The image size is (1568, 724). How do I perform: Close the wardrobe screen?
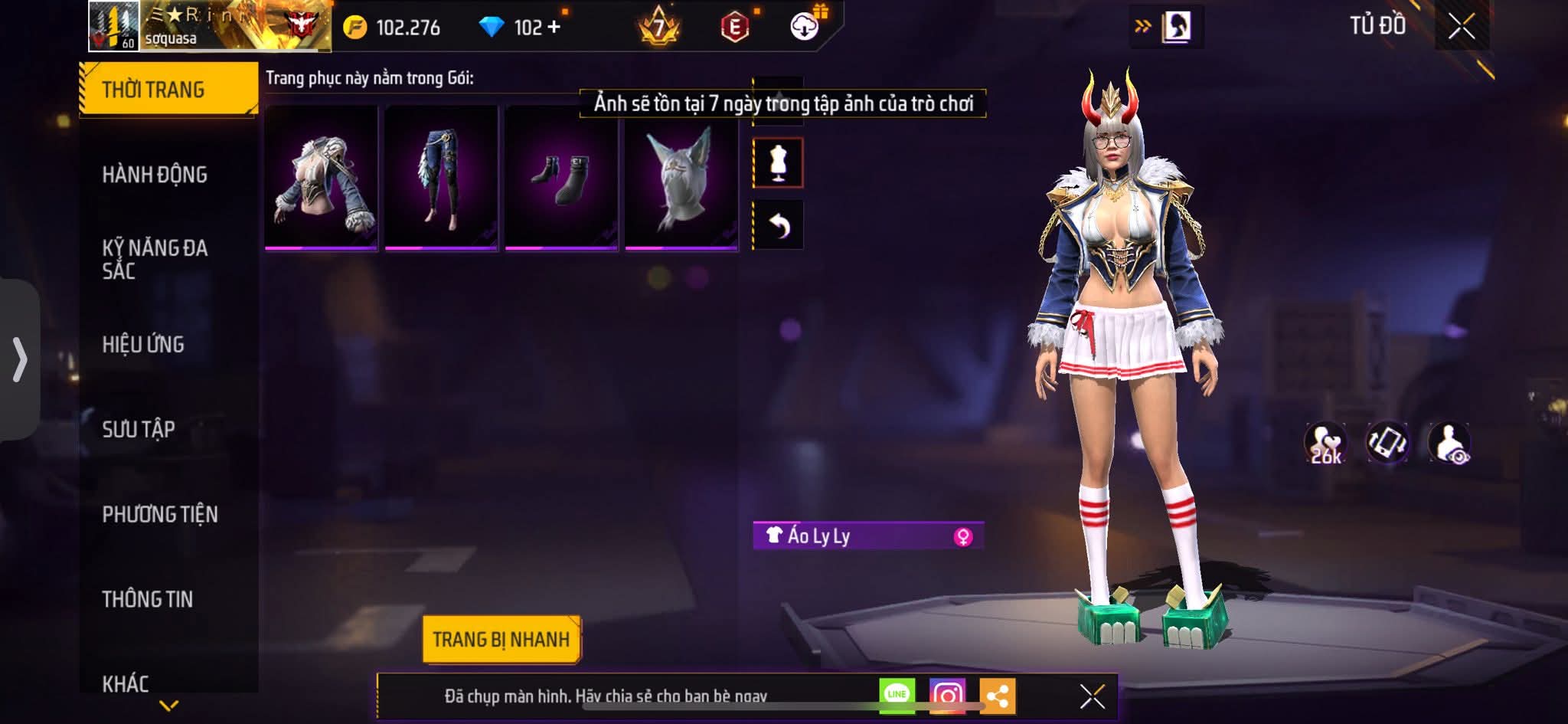(1461, 28)
